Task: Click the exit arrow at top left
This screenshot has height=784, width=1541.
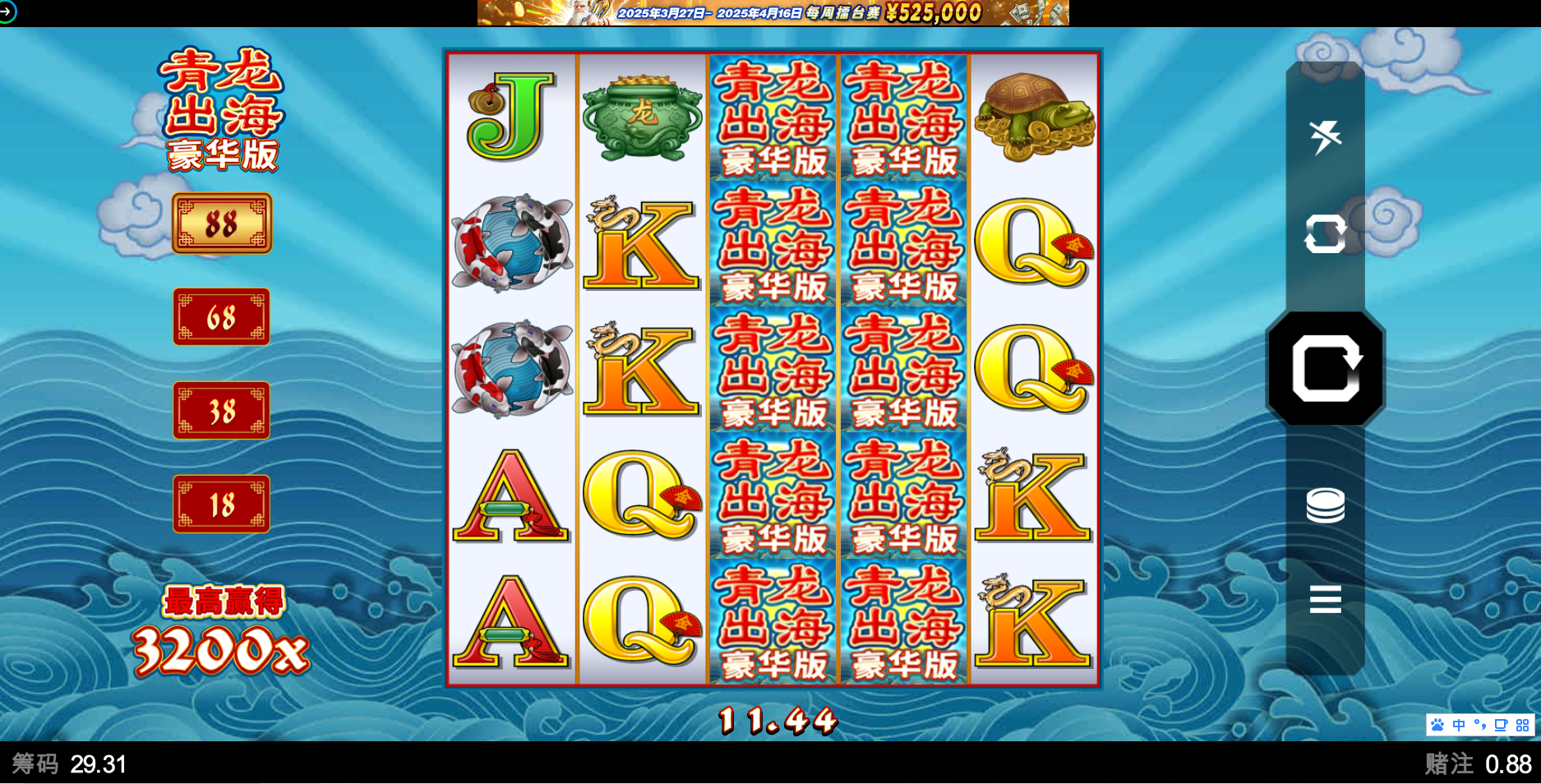Action: coord(9,13)
